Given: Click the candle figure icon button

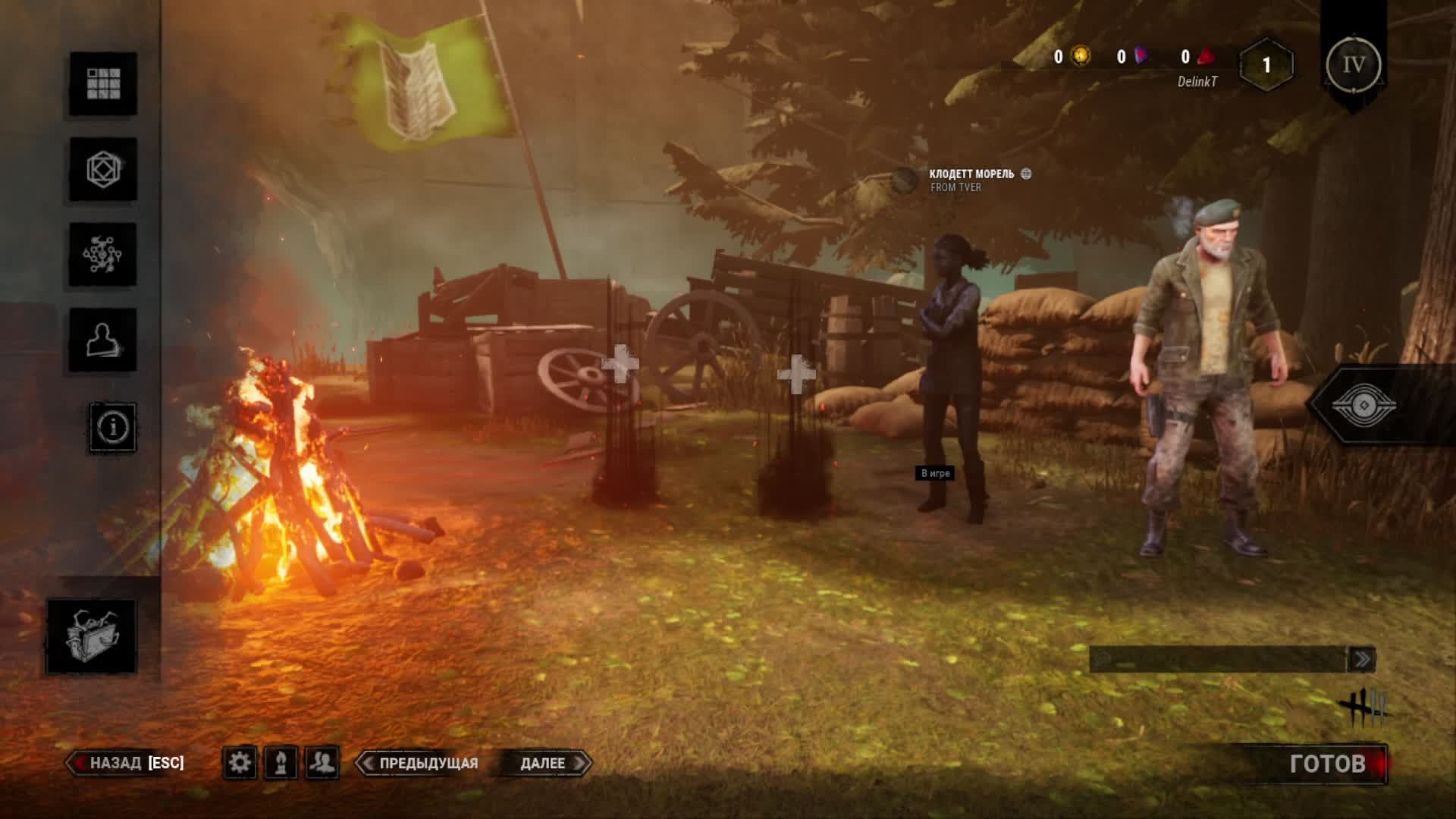Looking at the screenshot, I should pyautogui.click(x=281, y=763).
